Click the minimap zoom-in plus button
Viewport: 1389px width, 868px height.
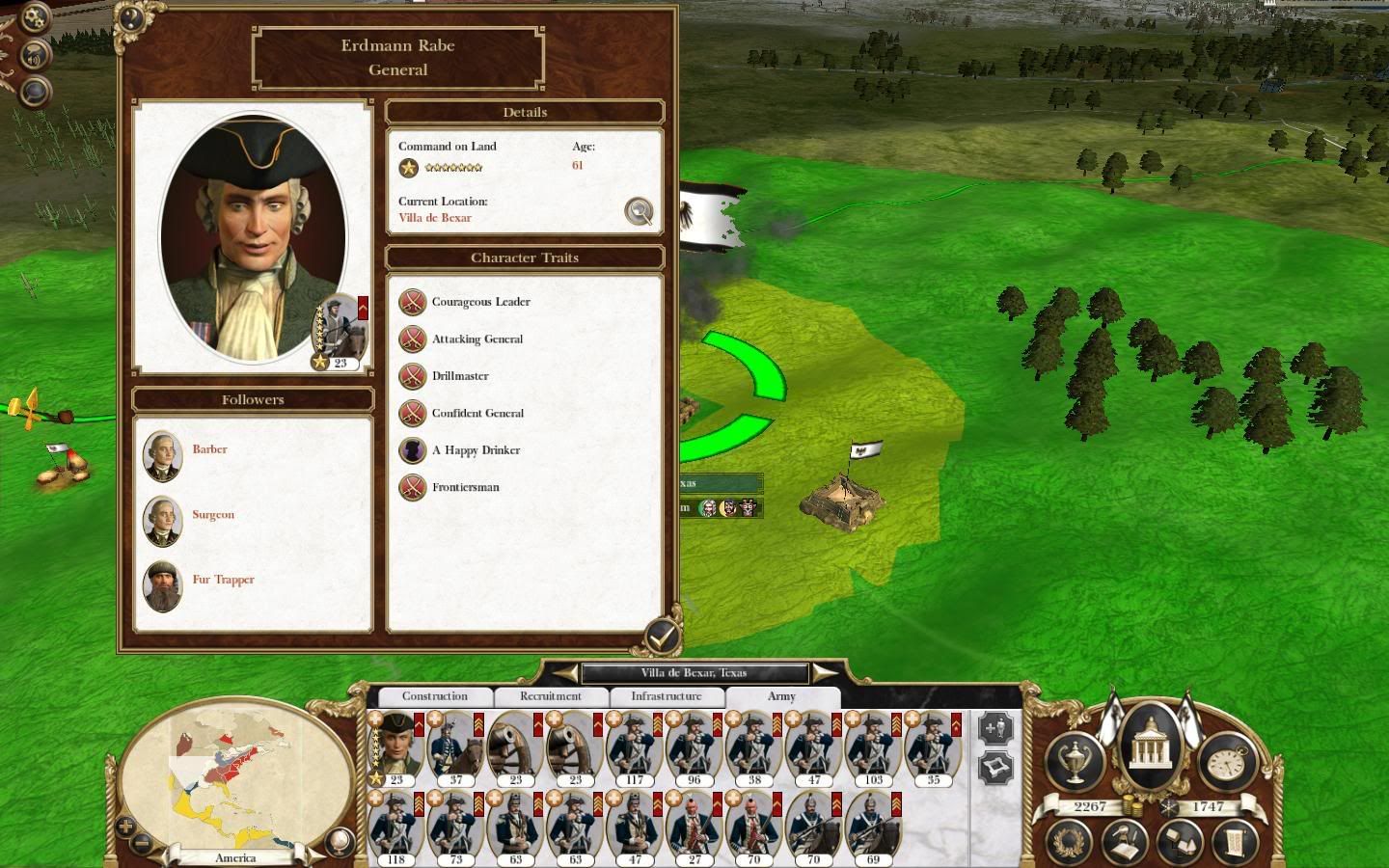tap(125, 827)
